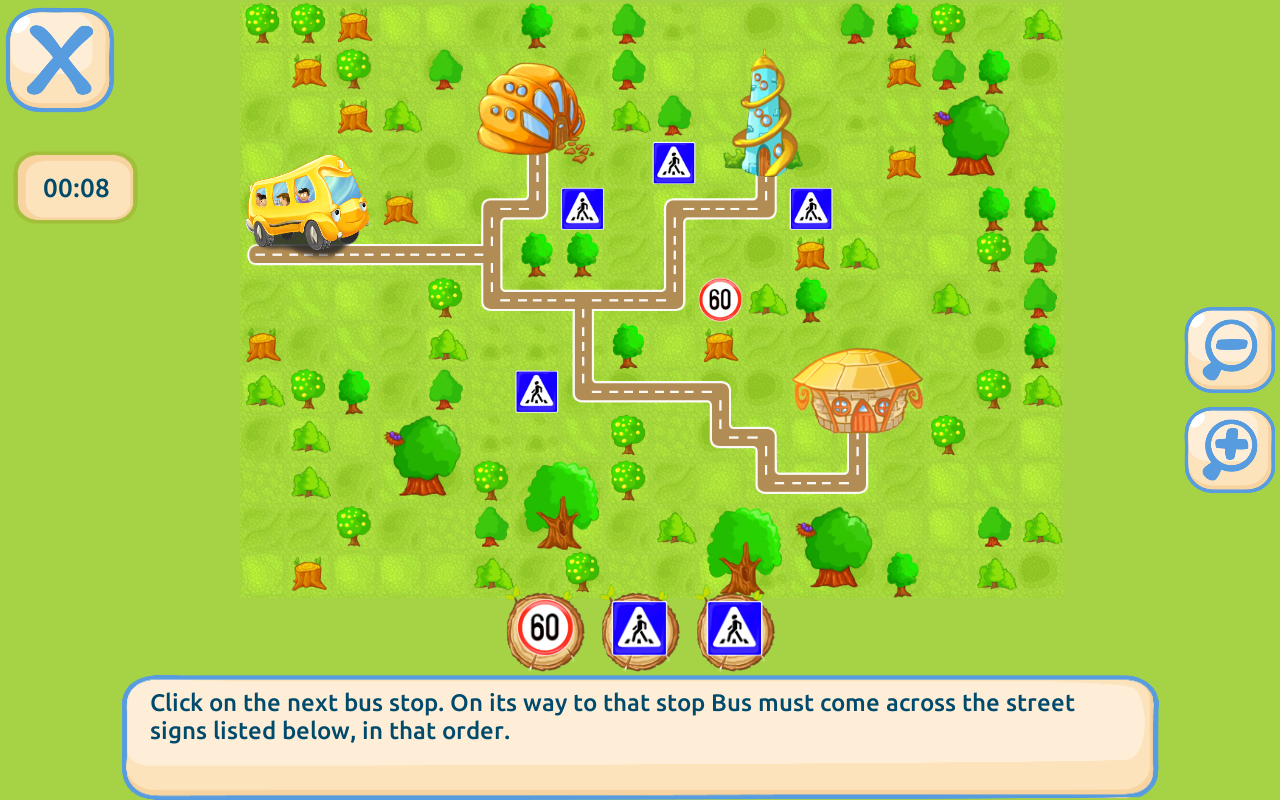Select the pedestrian crossing sign near the spiral tower
The width and height of the screenshot is (1280, 800).
[673, 162]
